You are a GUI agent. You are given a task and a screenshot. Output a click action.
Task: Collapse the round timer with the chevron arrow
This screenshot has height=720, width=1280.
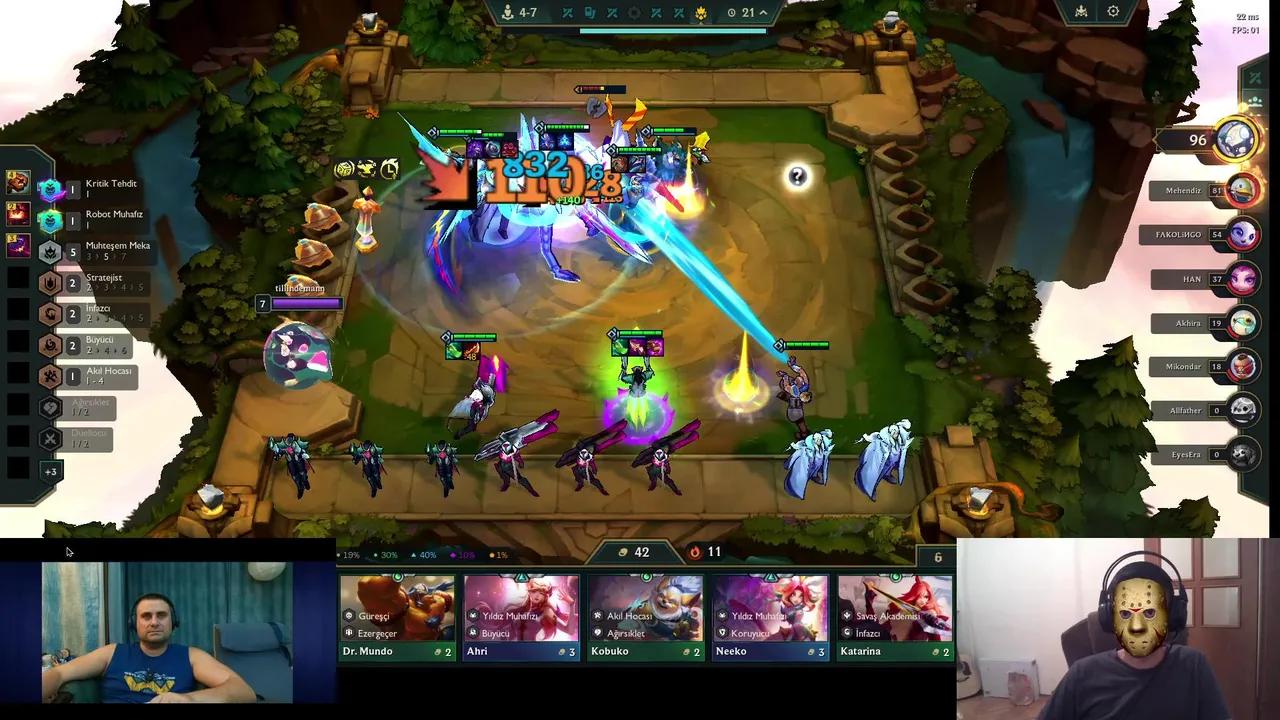point(763,12)
